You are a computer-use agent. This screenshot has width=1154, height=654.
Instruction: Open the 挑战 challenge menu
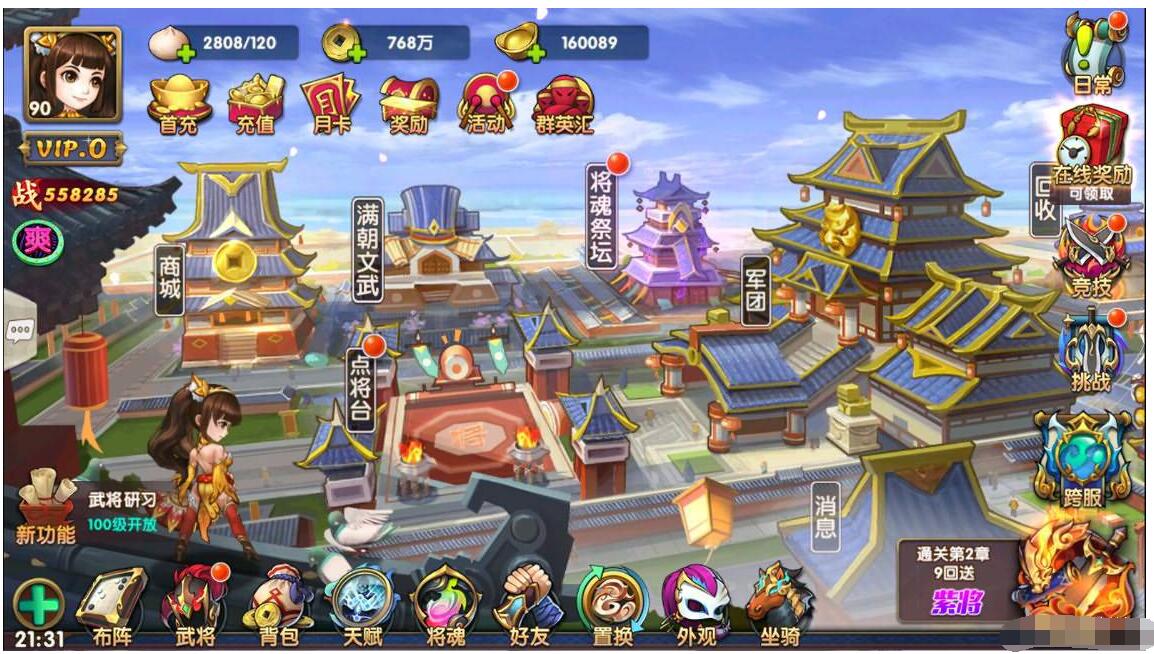1091,350
